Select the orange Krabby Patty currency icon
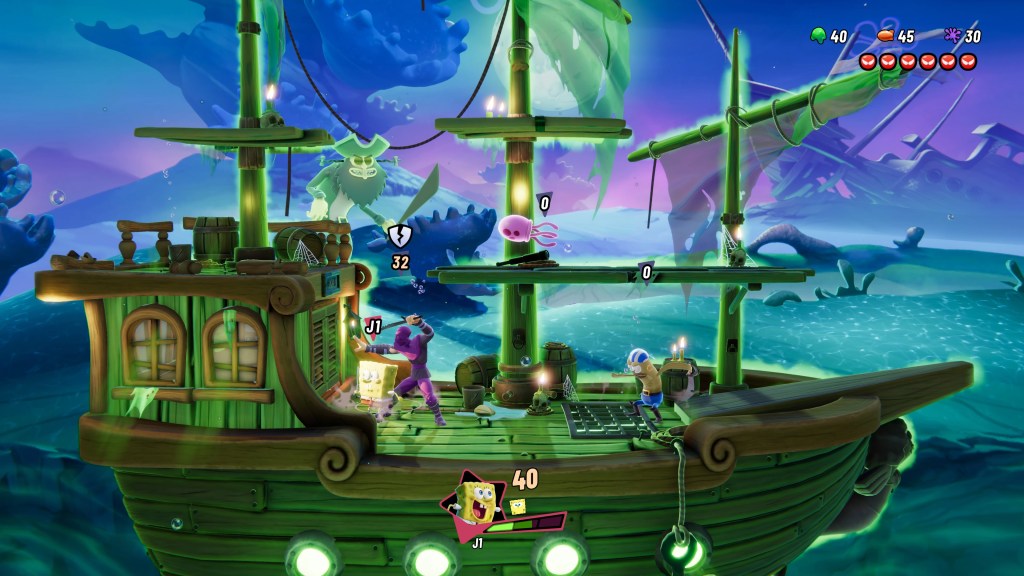 point(885,36)
